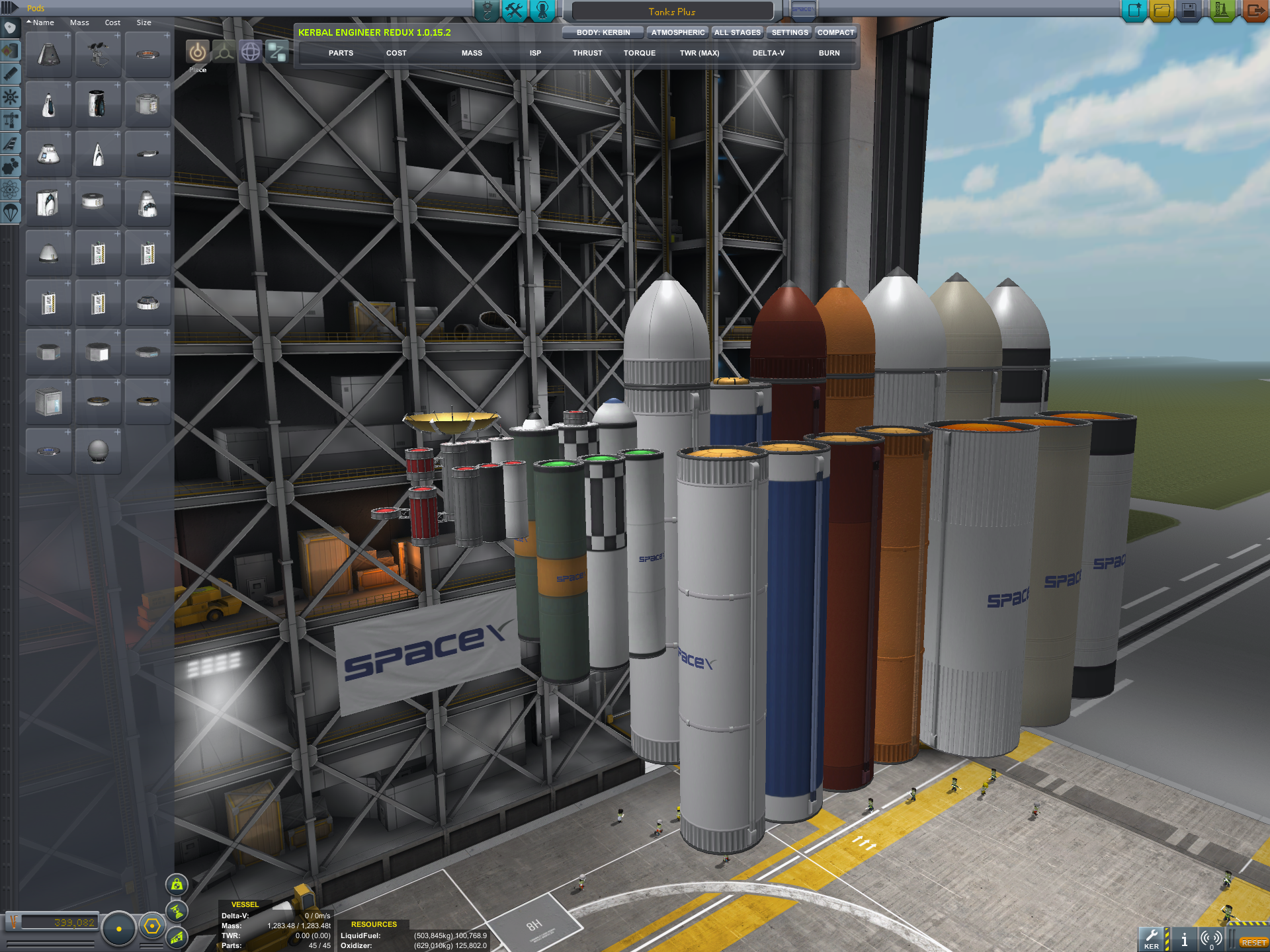Viewport: 1270px width, 952px height.
Task: Save the ship with the floppy disk
Action: pos(1189,11)
